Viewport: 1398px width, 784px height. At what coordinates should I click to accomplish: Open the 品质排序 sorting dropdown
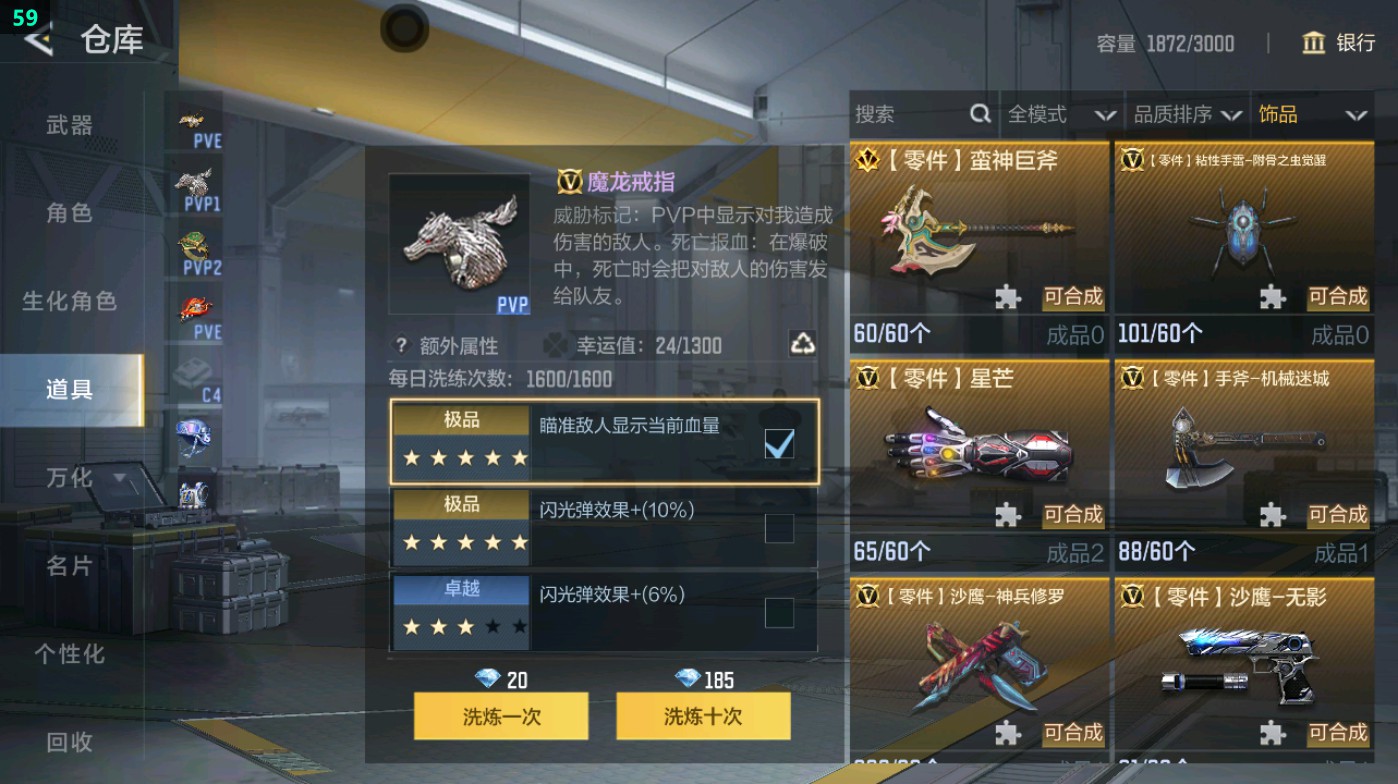pos(1198,115)
